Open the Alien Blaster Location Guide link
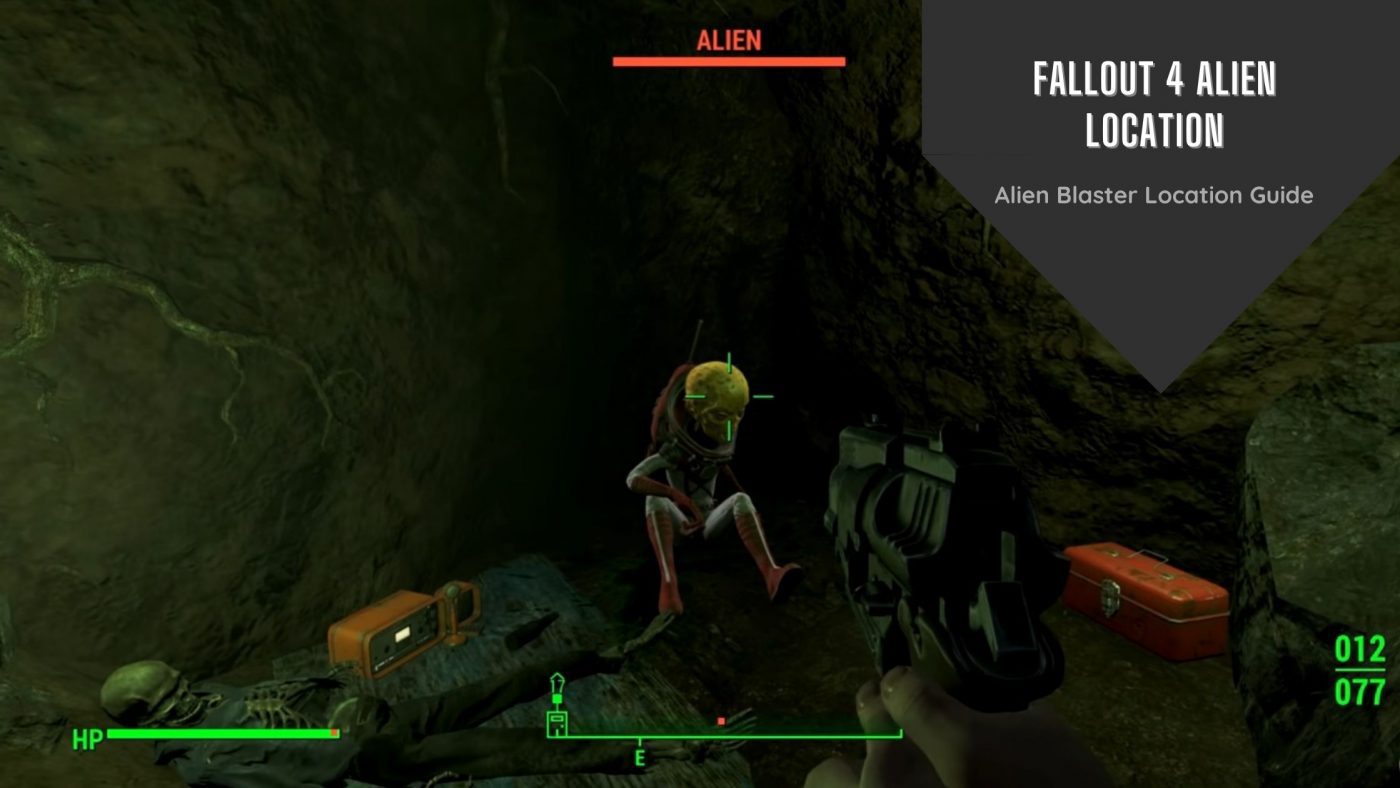The image size is (1400, 788). (x=1155, y=197)
